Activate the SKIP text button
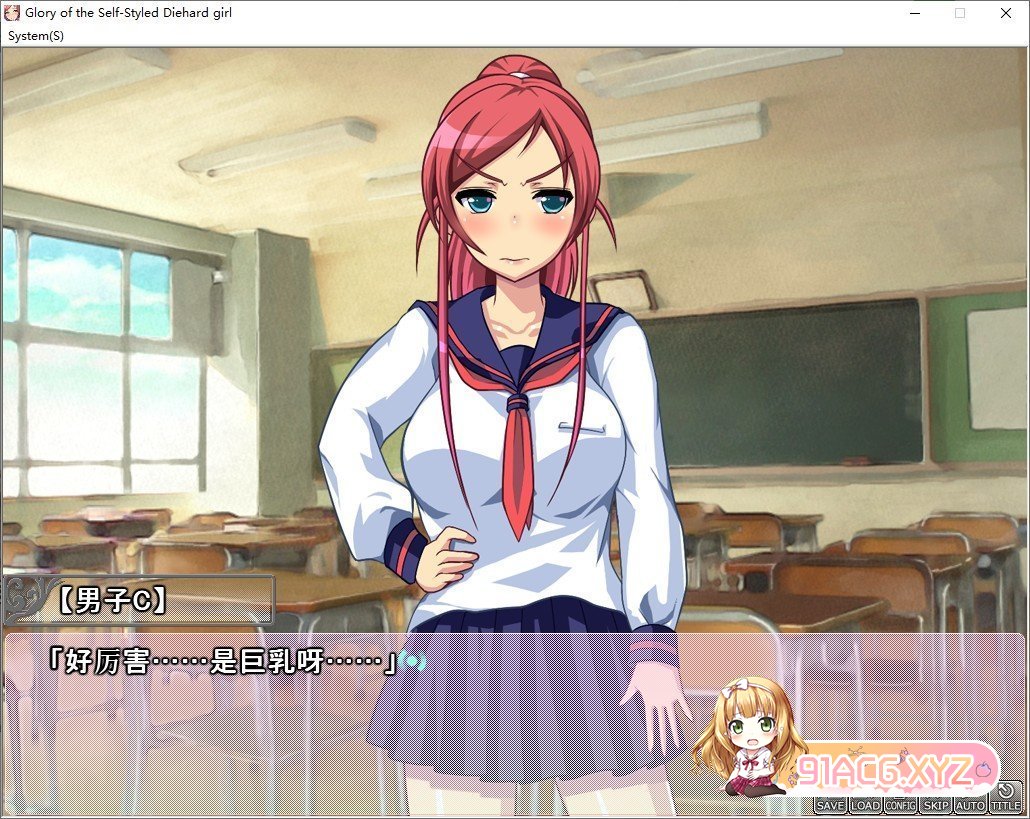Screen dimensions: 1030x819 point(935,805)
